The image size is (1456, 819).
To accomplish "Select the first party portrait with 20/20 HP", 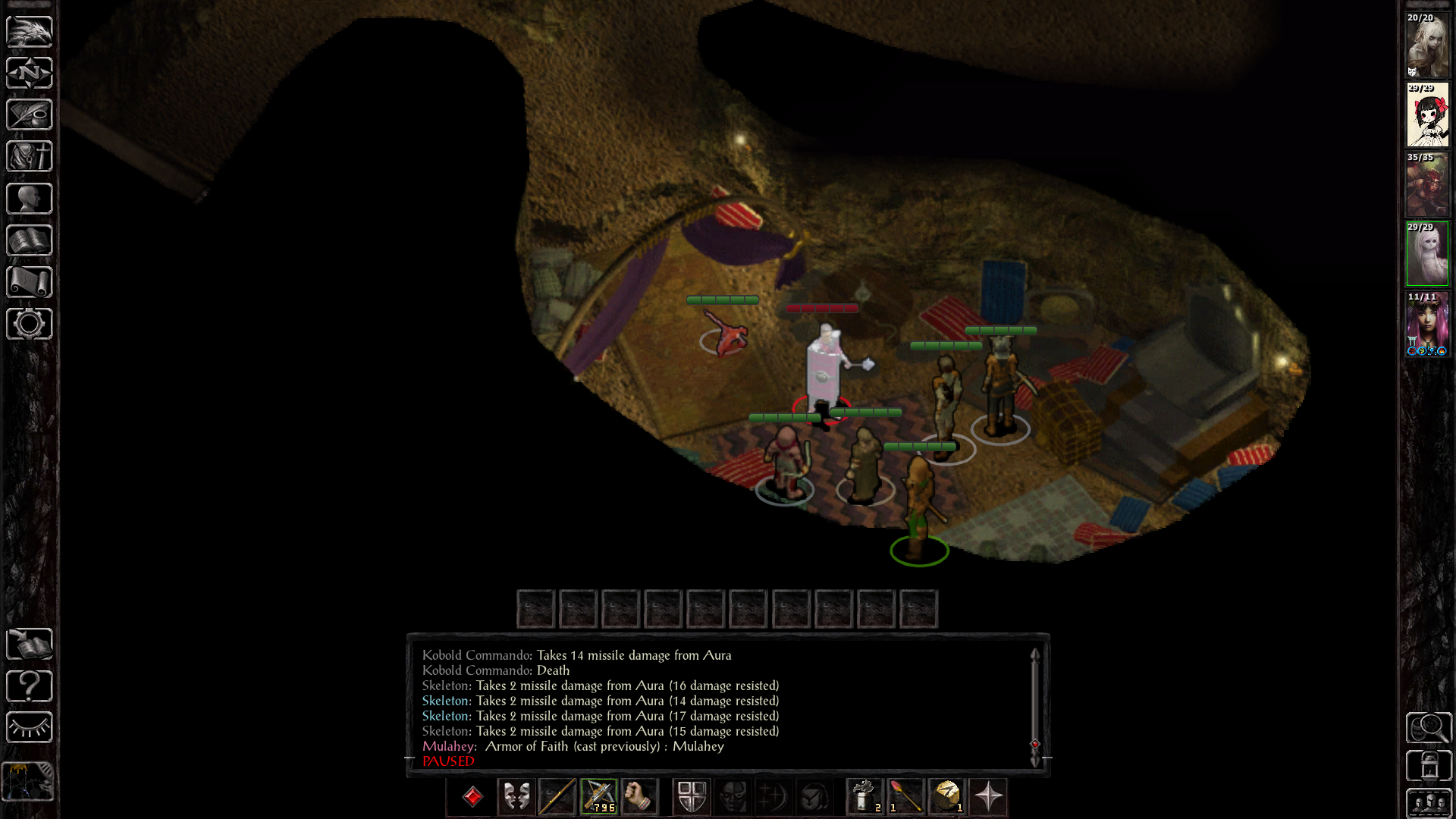I will pos(1427,45).
